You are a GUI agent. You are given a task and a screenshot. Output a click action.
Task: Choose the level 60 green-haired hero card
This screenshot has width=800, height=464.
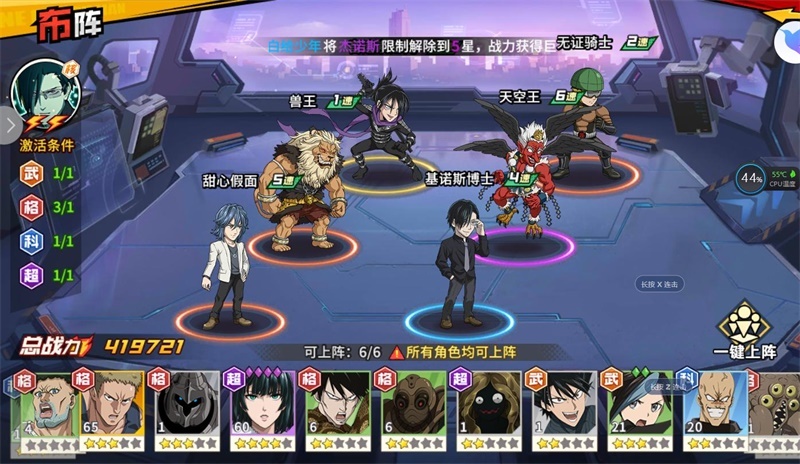[260, 409]
